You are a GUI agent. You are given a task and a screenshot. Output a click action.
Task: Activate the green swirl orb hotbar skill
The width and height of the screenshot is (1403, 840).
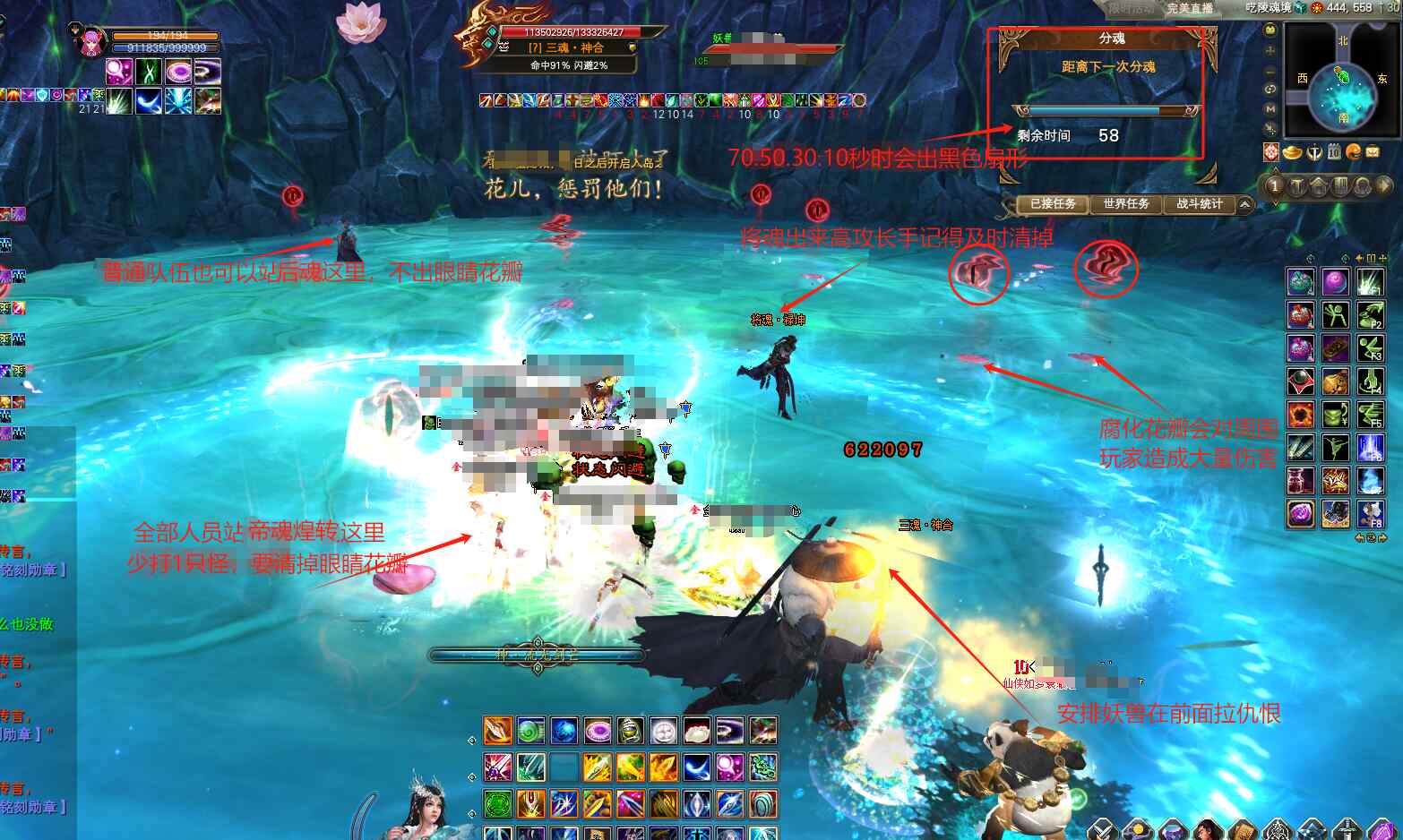click(529, 731)
